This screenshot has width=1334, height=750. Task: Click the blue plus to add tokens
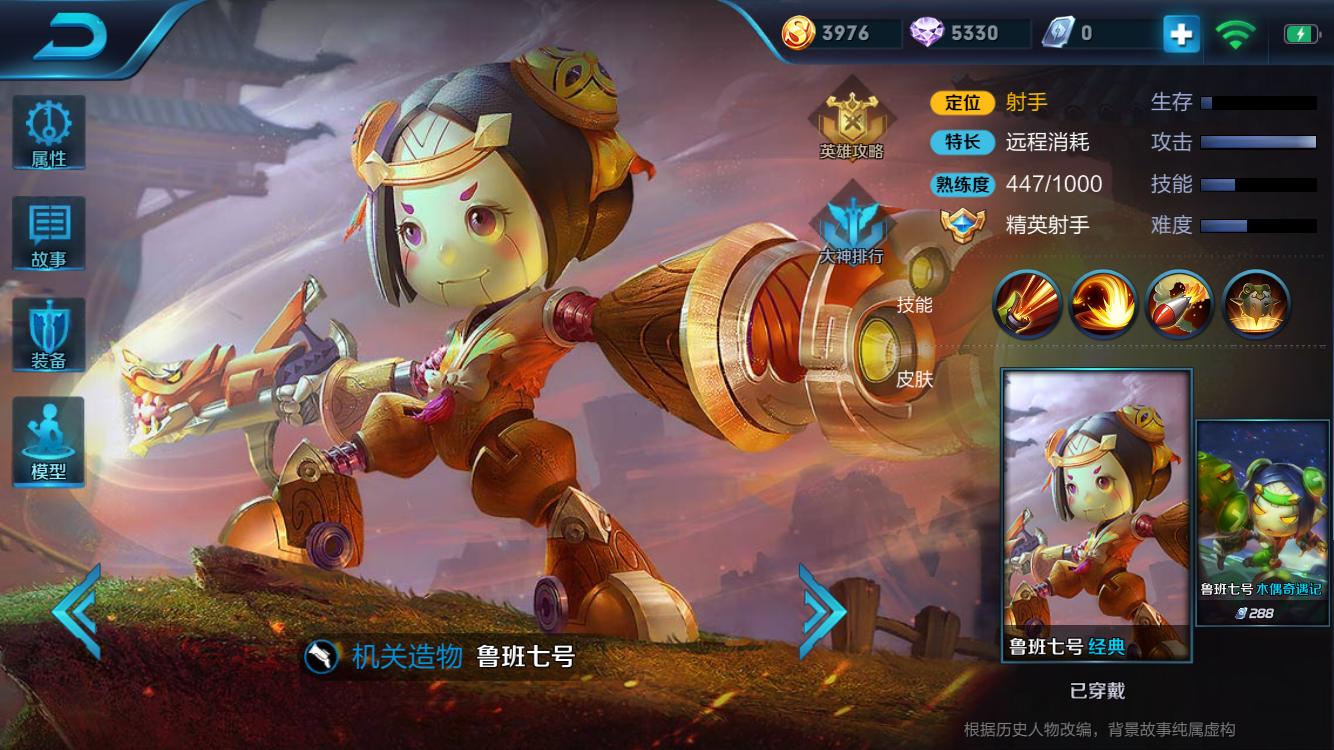pos(1180,33)
